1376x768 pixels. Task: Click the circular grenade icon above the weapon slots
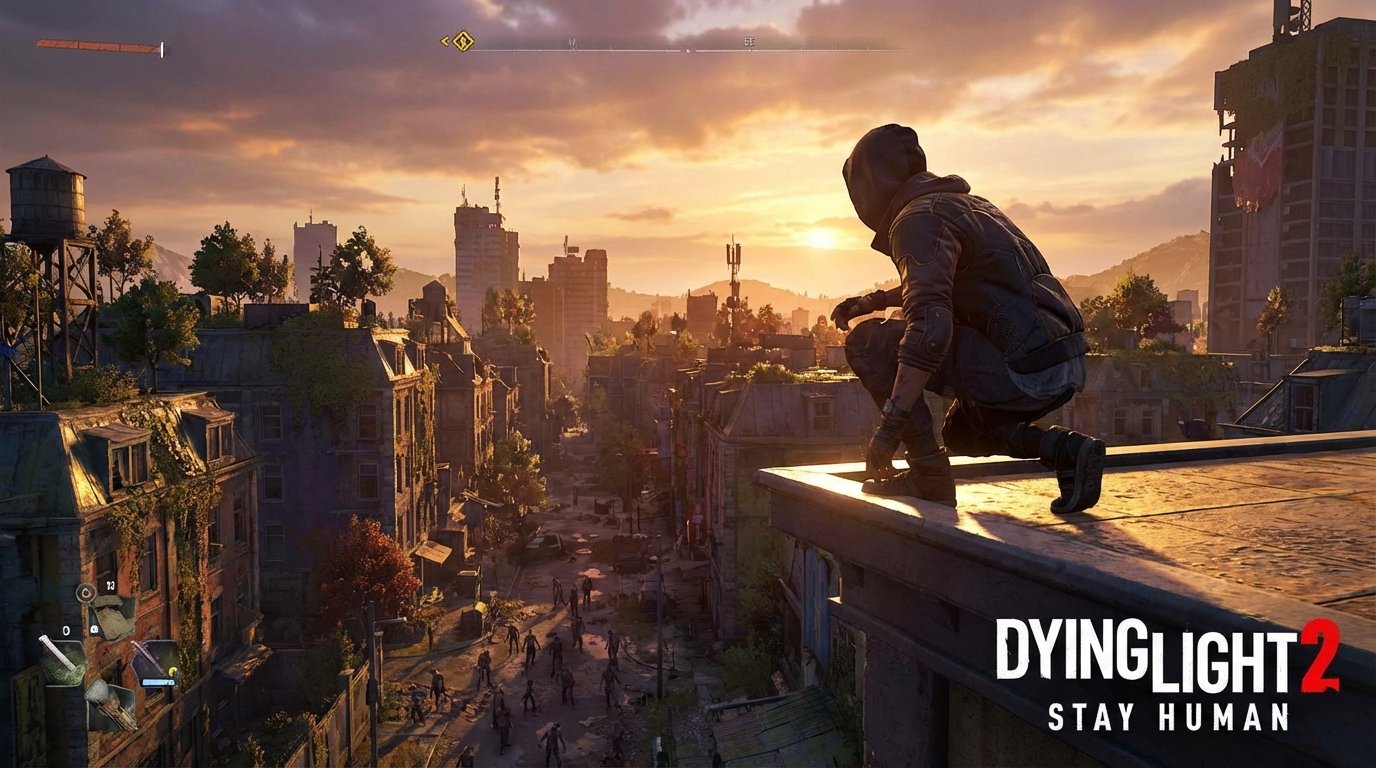(x=87, y=593)
